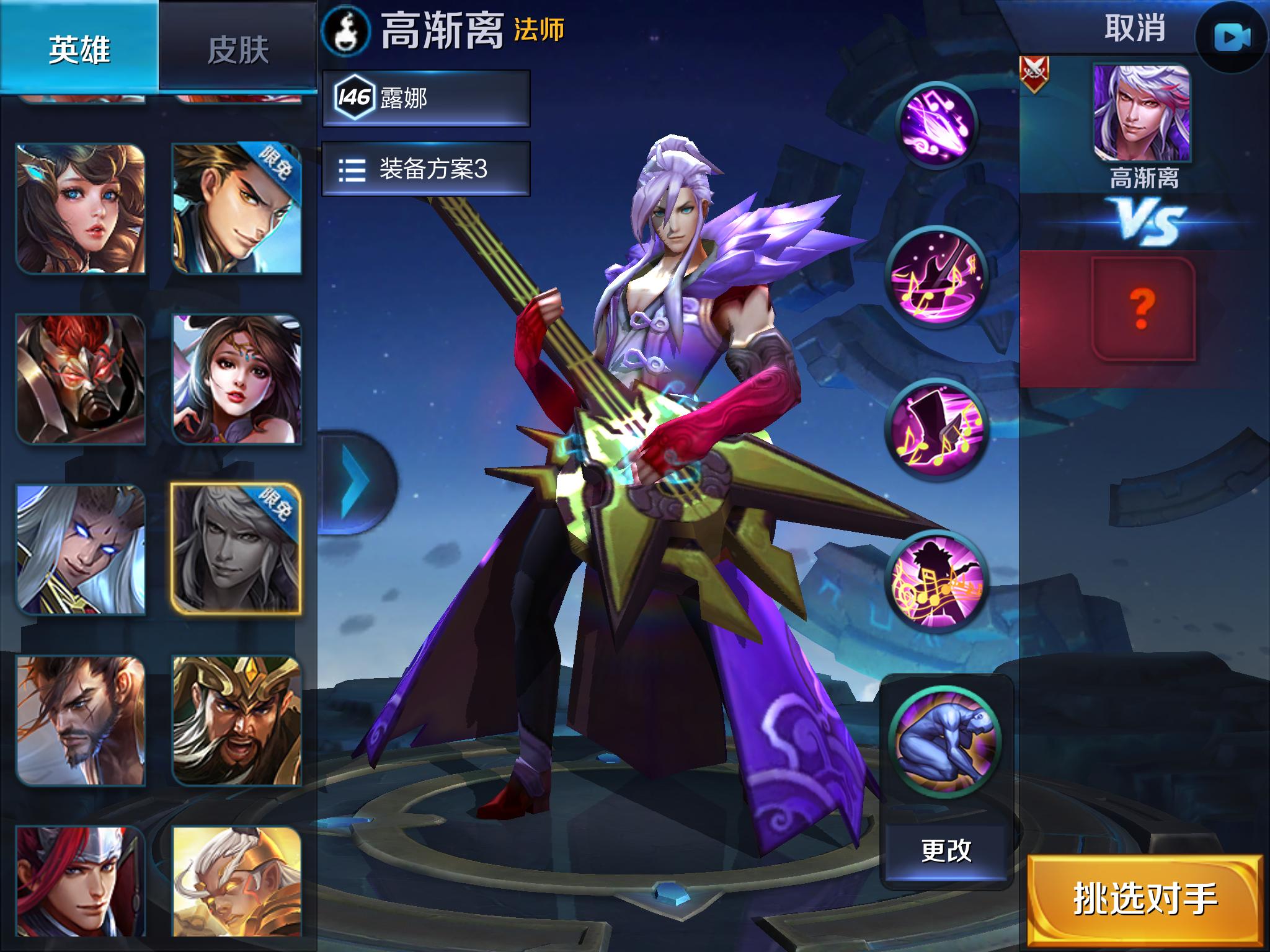
Task: Change summoner spell via 更改 button
Action: [946, 851]
